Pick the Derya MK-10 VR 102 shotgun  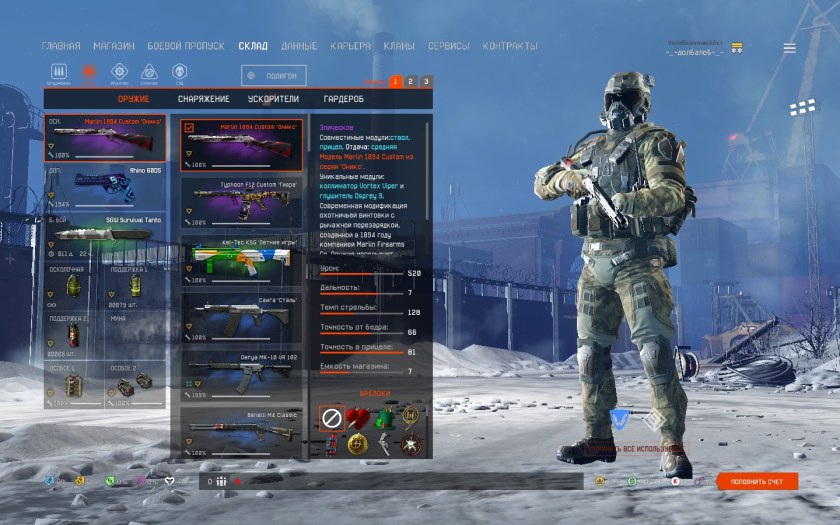pyautogui.click(x=241, y=374)
